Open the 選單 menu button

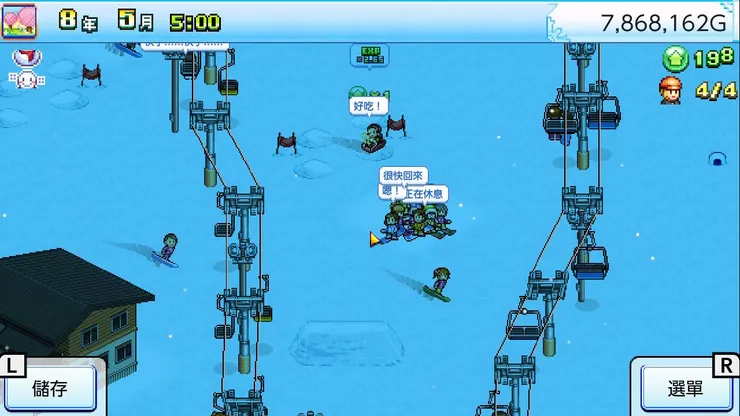[x=686, y=388]
